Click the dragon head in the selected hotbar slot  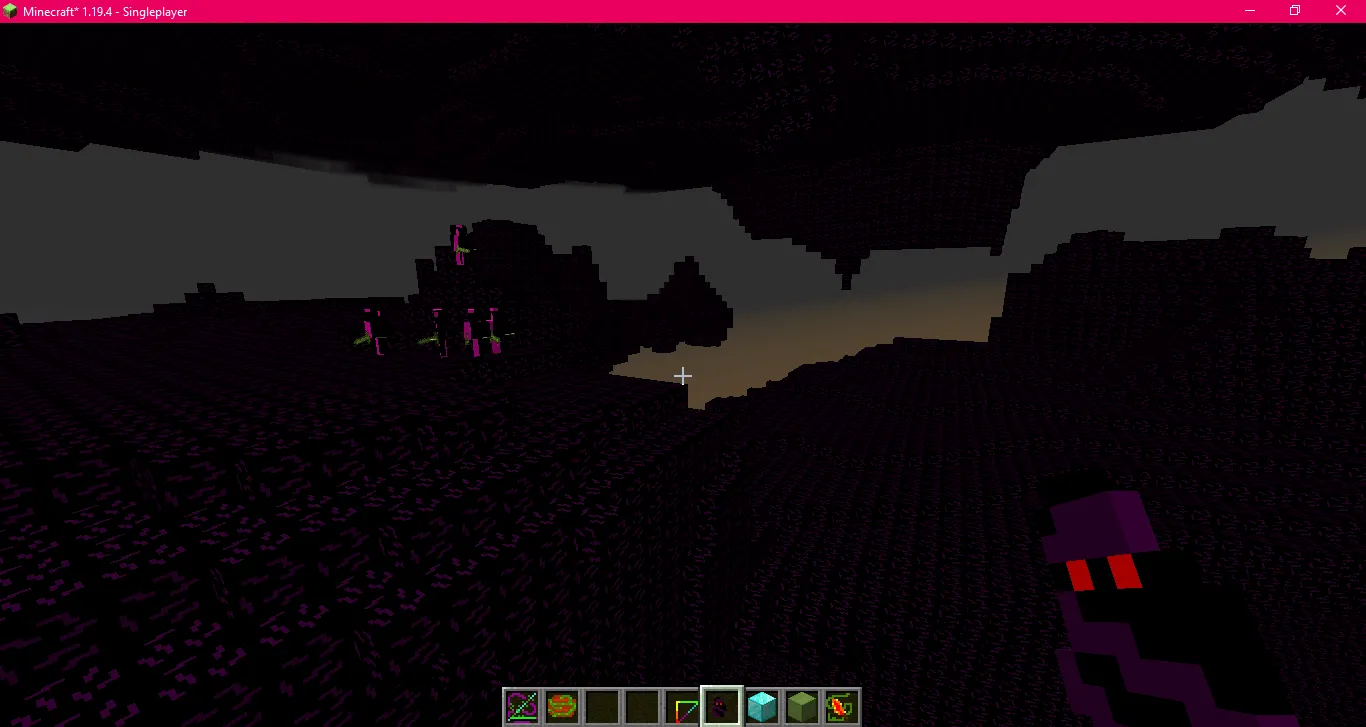point(721,707)
